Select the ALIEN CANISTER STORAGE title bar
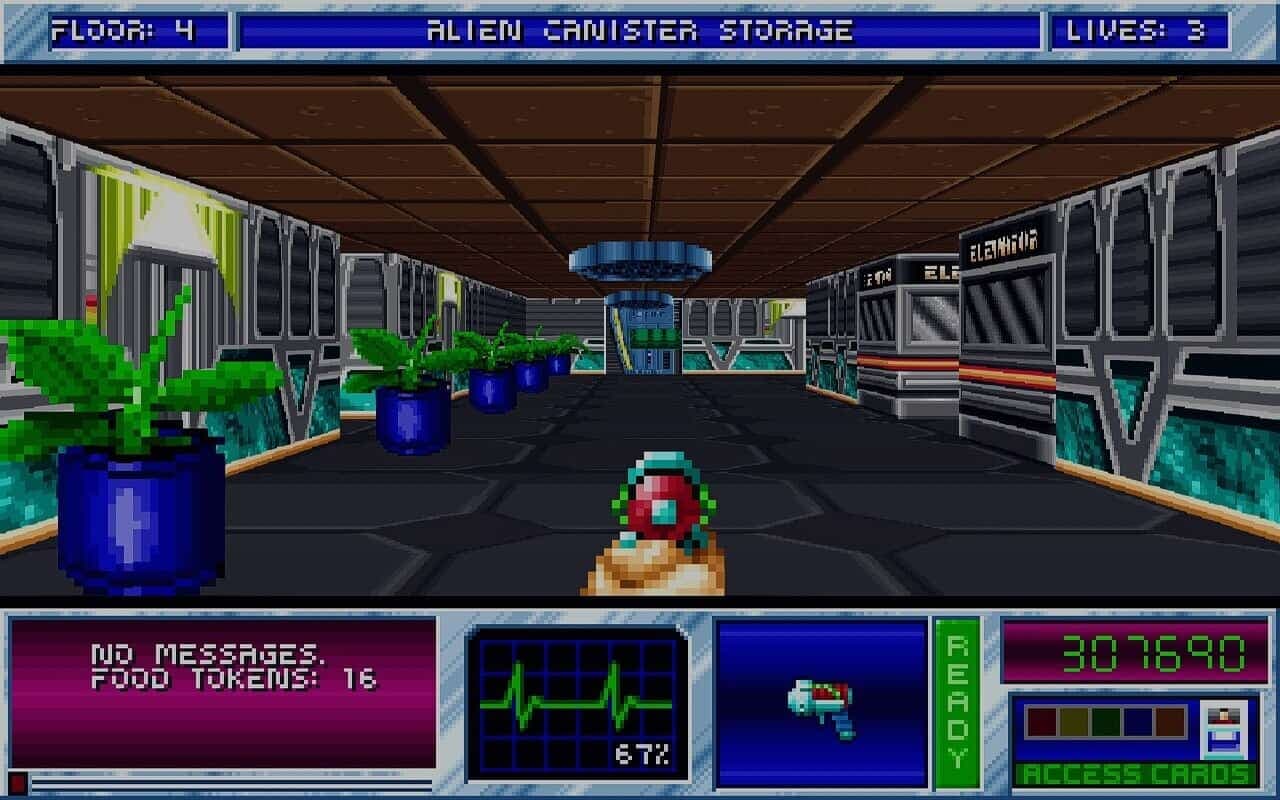This screenshot has width=1280, height=800. [x=640, y=28]
